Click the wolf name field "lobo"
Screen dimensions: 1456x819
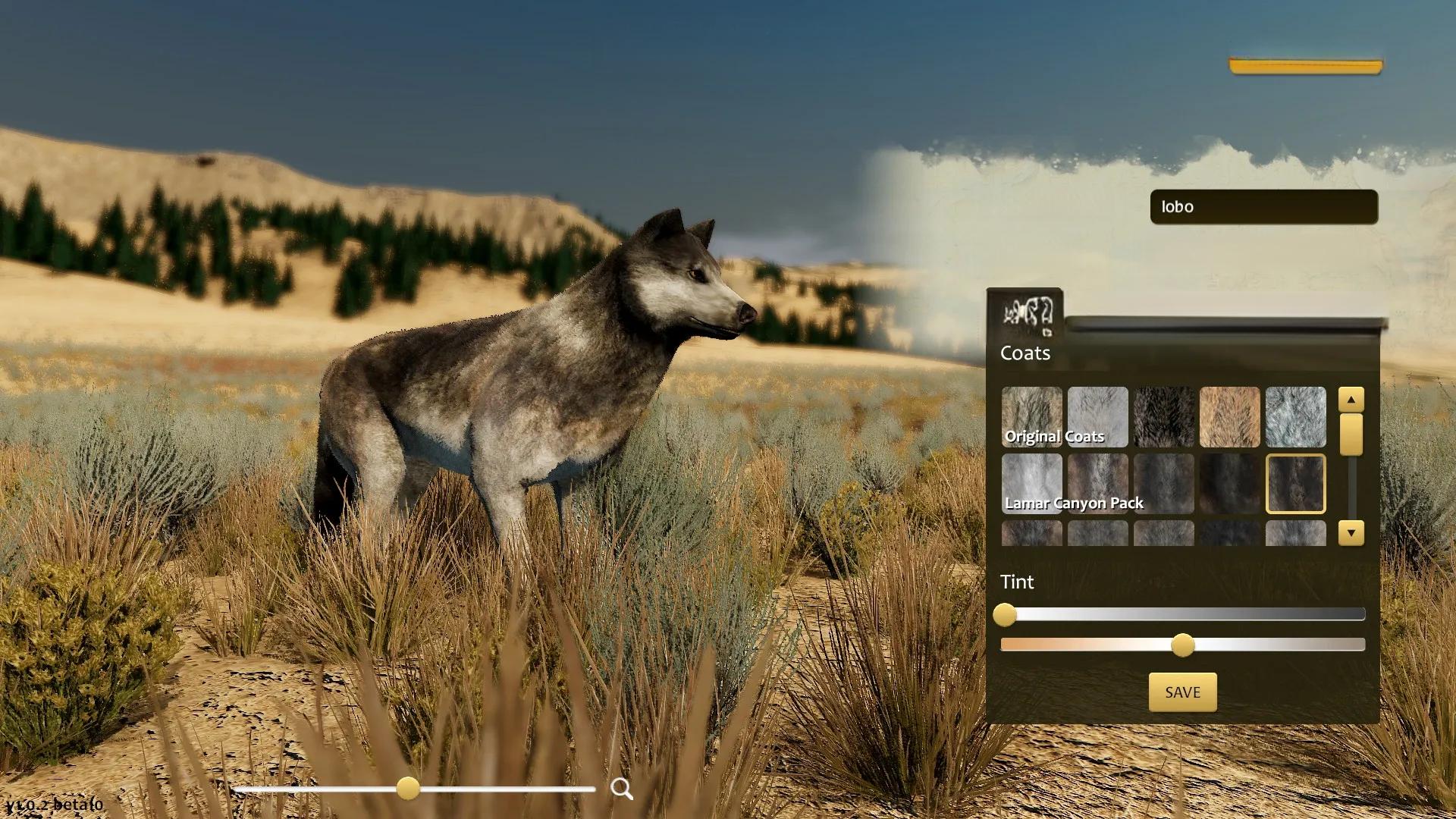click(1263, 207)
